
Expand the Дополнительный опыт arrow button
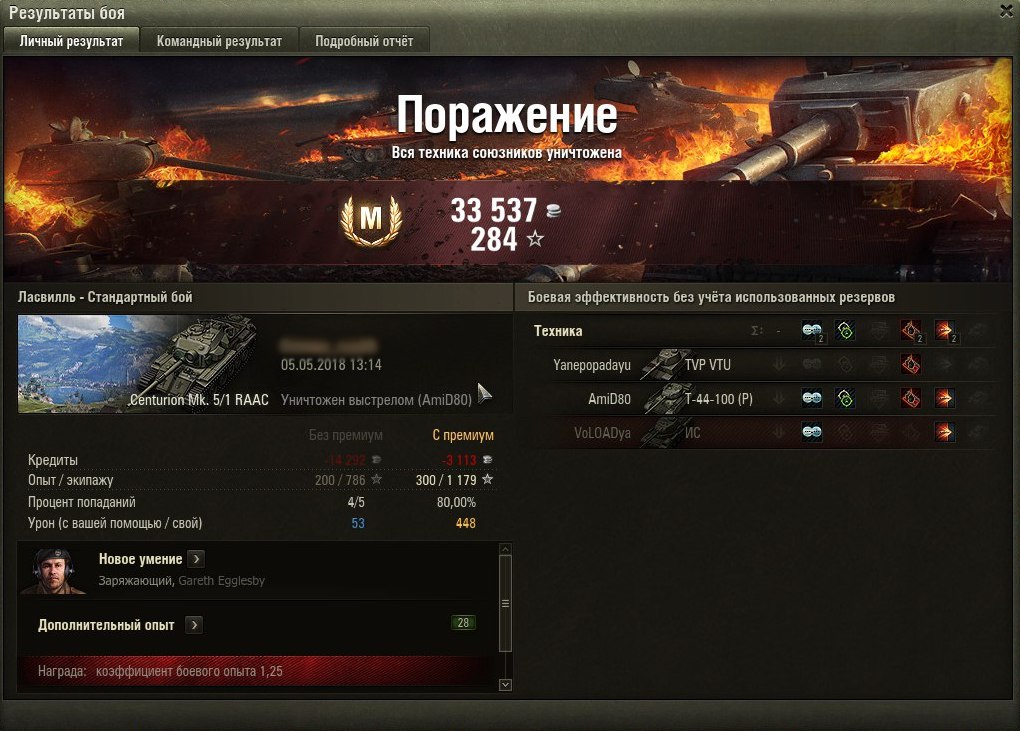point(194,625)
